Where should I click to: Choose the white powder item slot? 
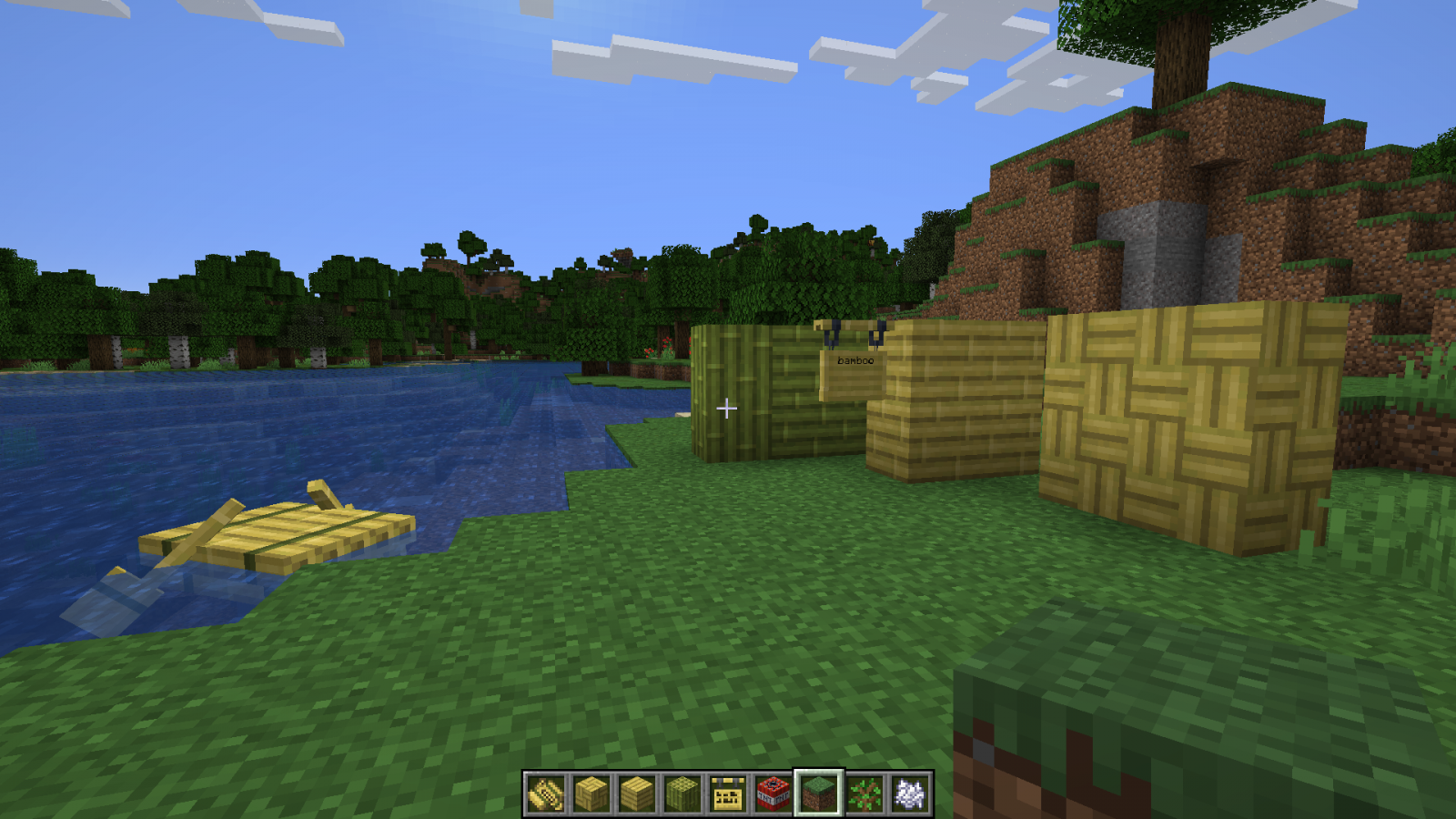910,794
